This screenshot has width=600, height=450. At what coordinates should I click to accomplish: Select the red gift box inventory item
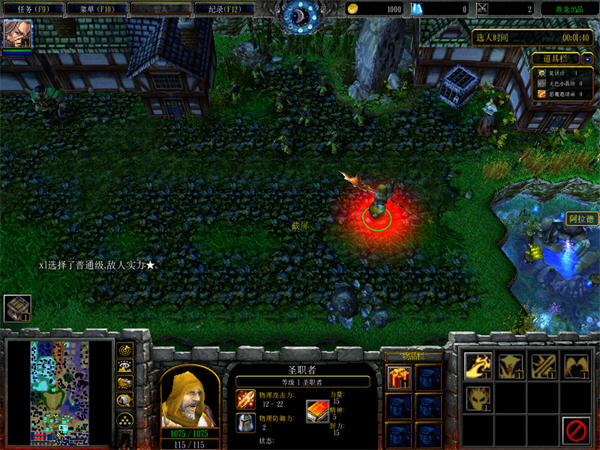point(399,378)
